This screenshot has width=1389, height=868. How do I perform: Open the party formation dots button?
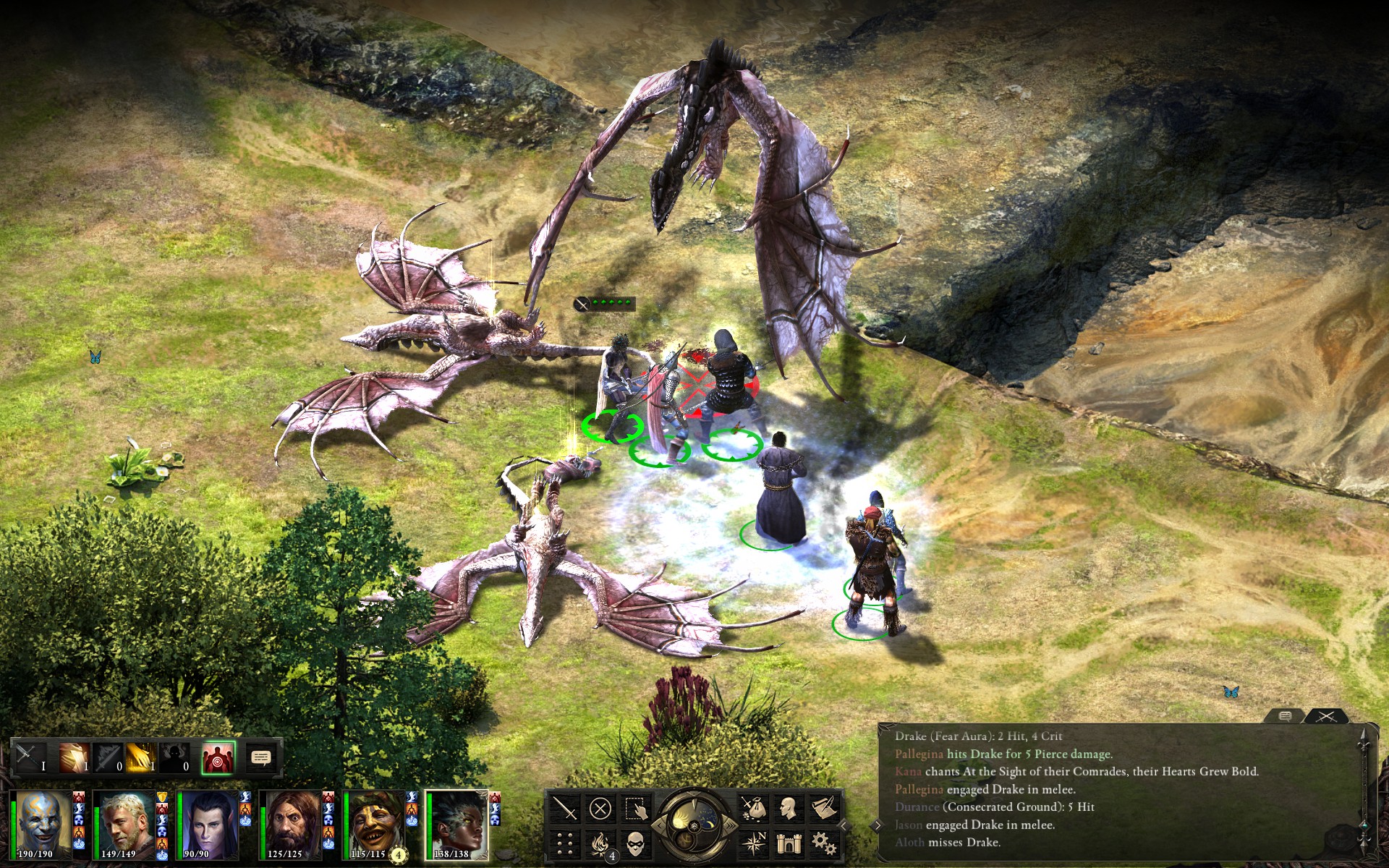564,843
